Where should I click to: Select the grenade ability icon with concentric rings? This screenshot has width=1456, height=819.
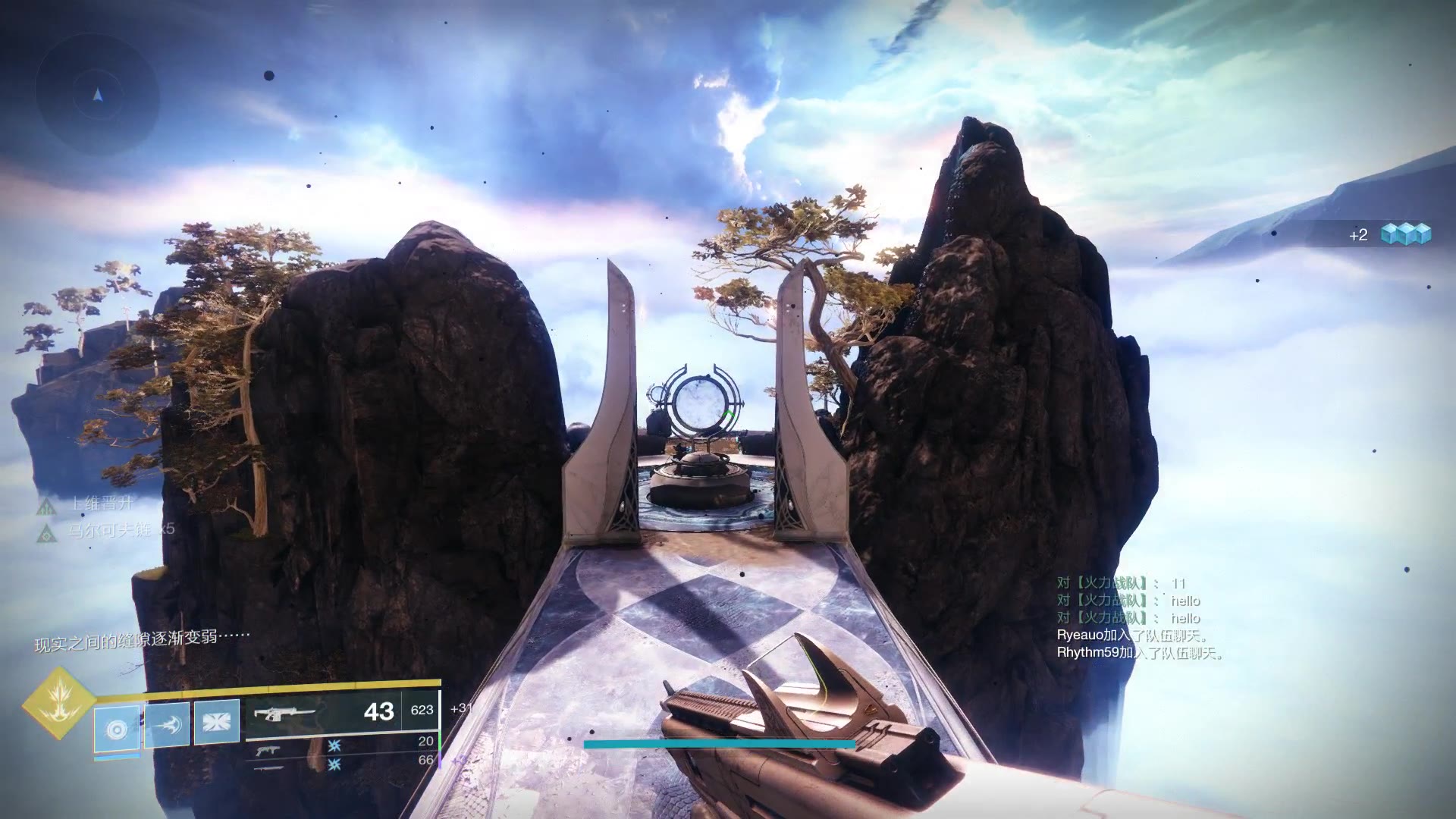pos(117,729)
